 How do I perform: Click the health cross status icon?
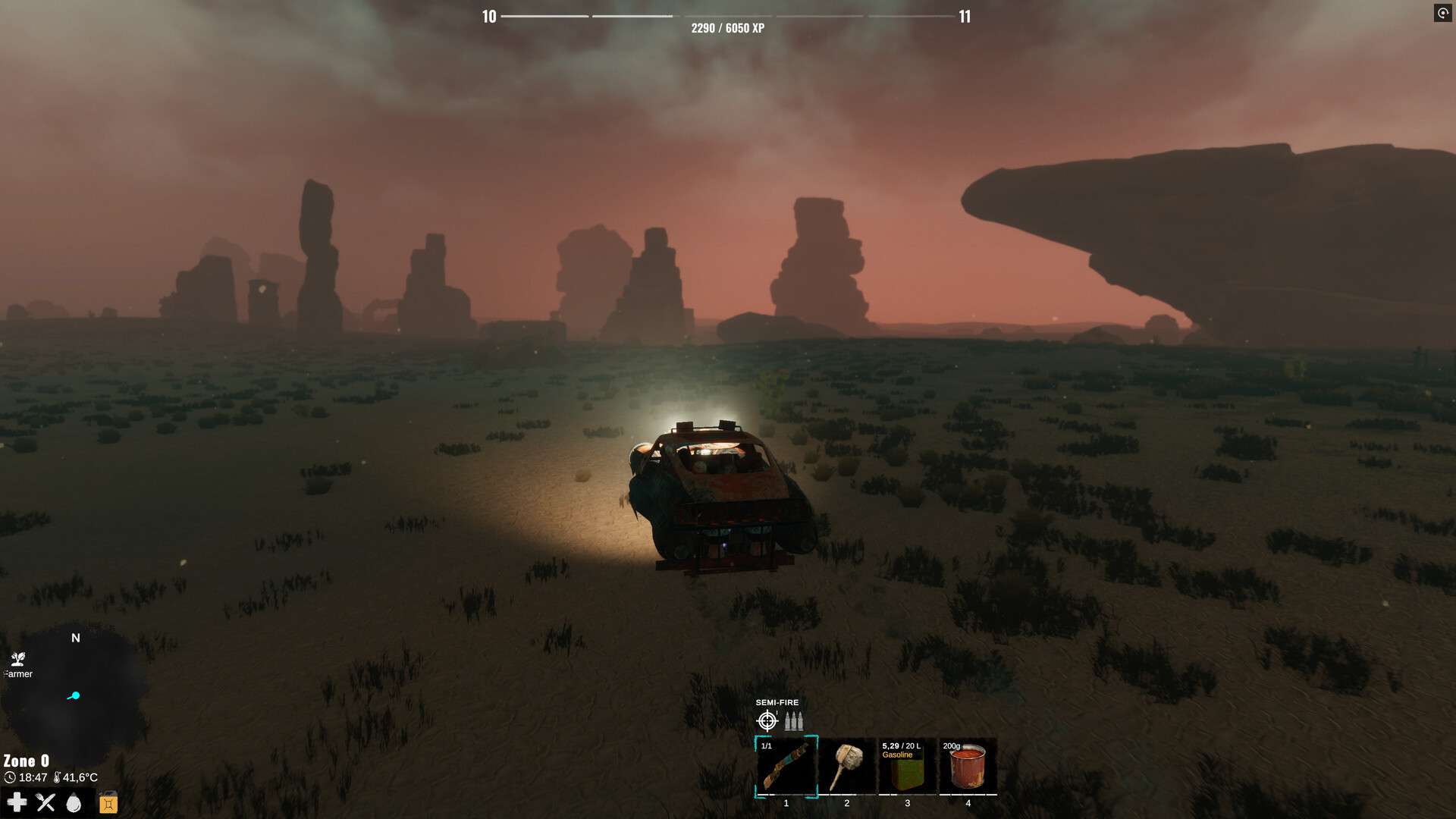coord(17,802)
